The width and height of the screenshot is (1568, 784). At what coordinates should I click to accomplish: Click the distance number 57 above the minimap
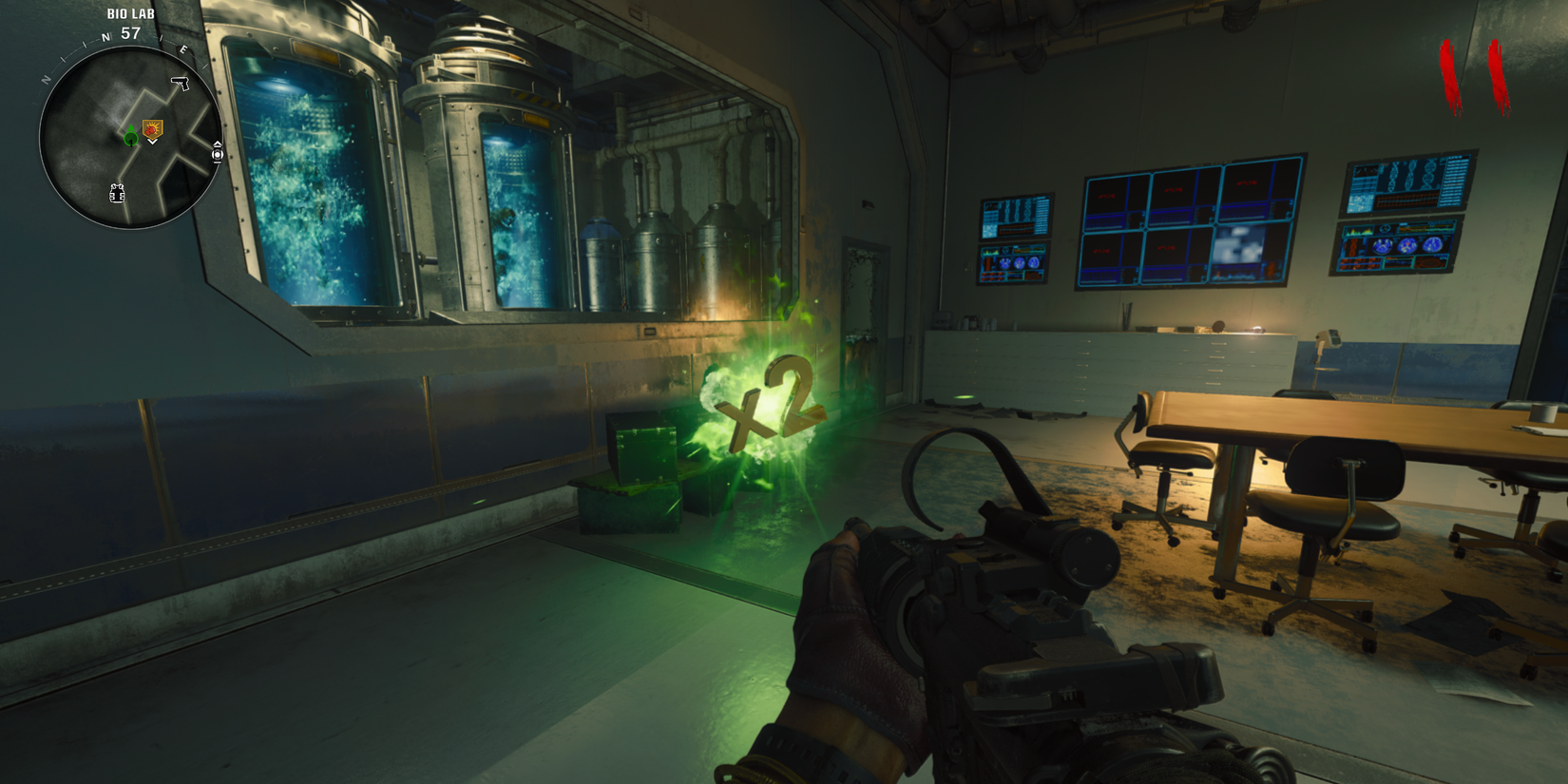130,31
